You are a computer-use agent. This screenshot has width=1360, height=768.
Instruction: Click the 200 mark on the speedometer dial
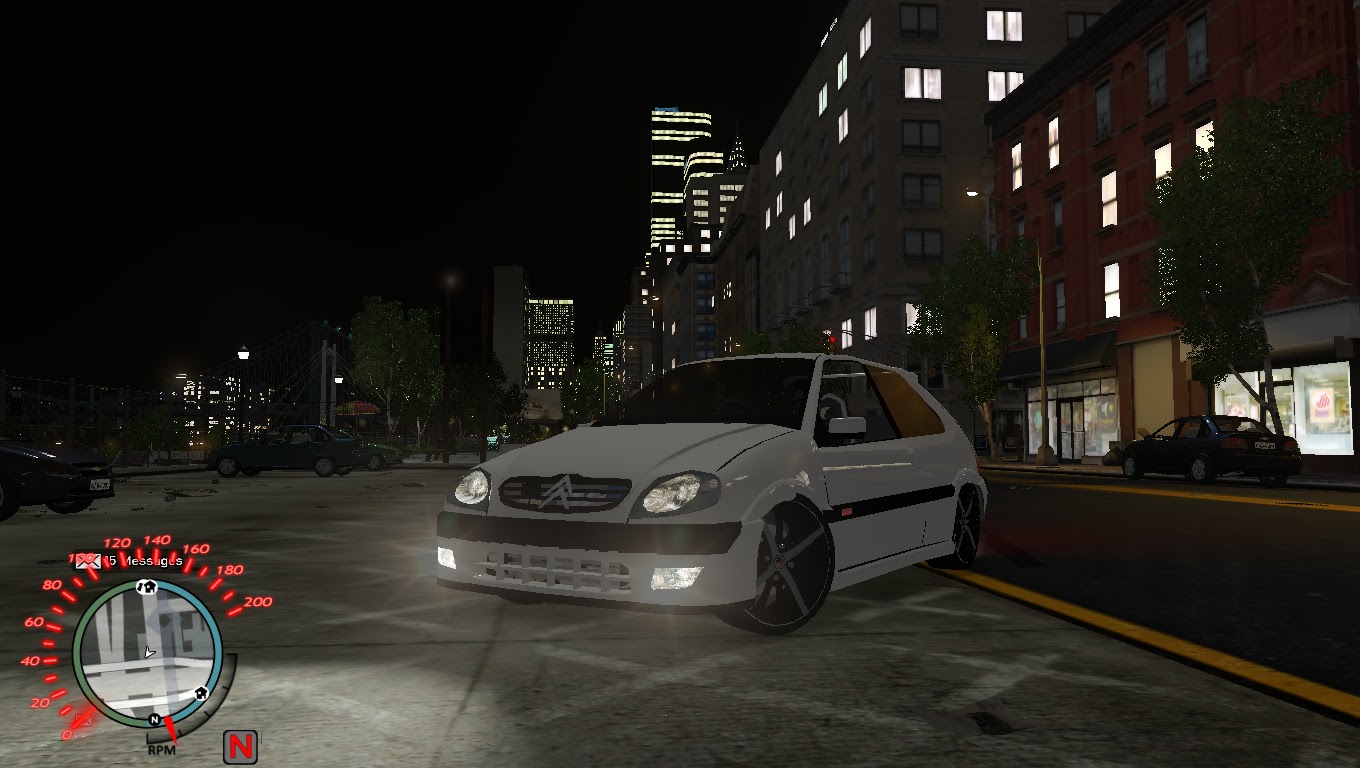258,602
